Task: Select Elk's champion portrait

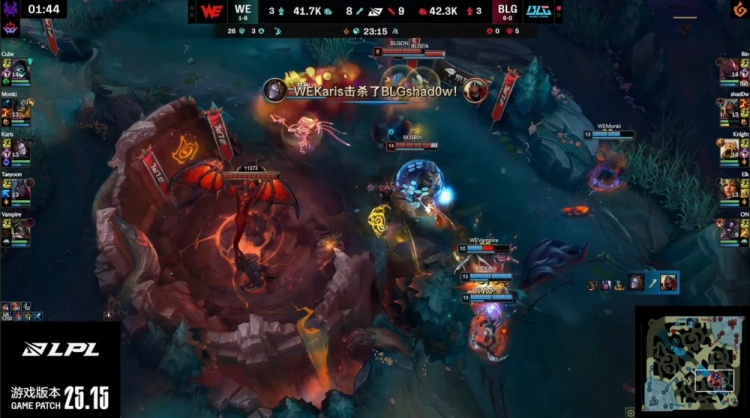Action: pyautogui.click(x=729, y=189)
